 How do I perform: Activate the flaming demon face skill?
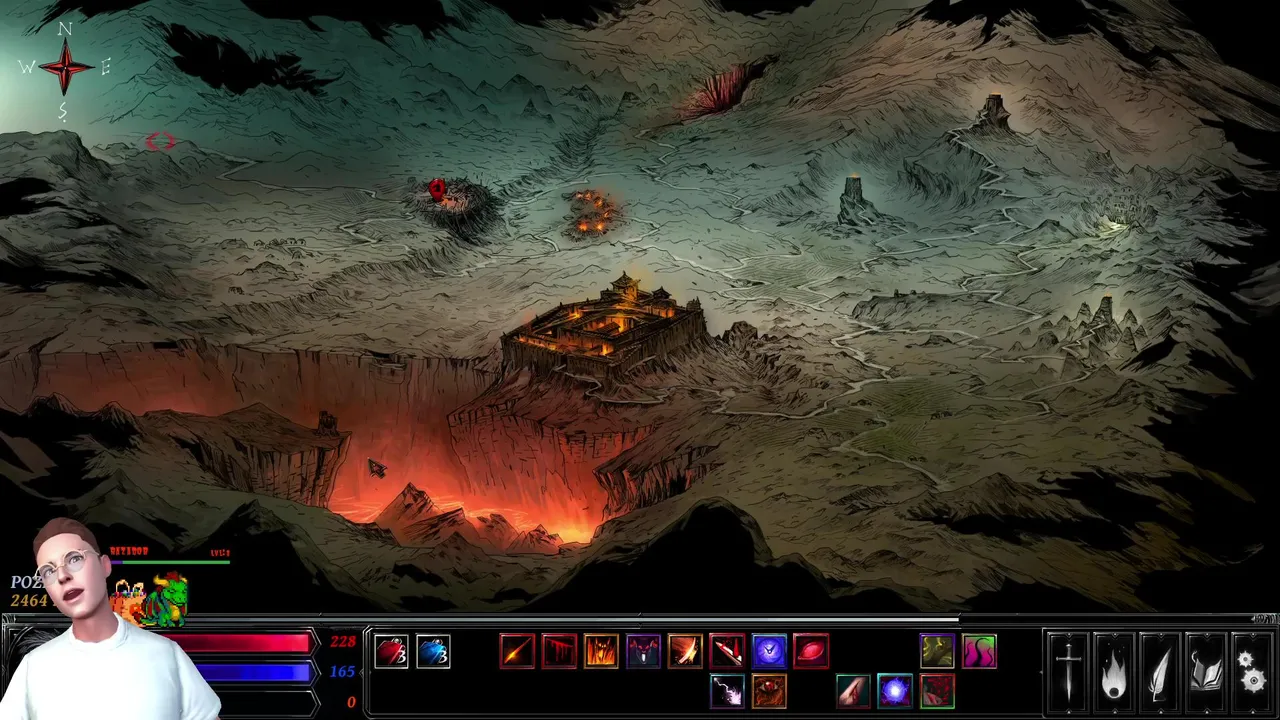click(x=601, y=652)
